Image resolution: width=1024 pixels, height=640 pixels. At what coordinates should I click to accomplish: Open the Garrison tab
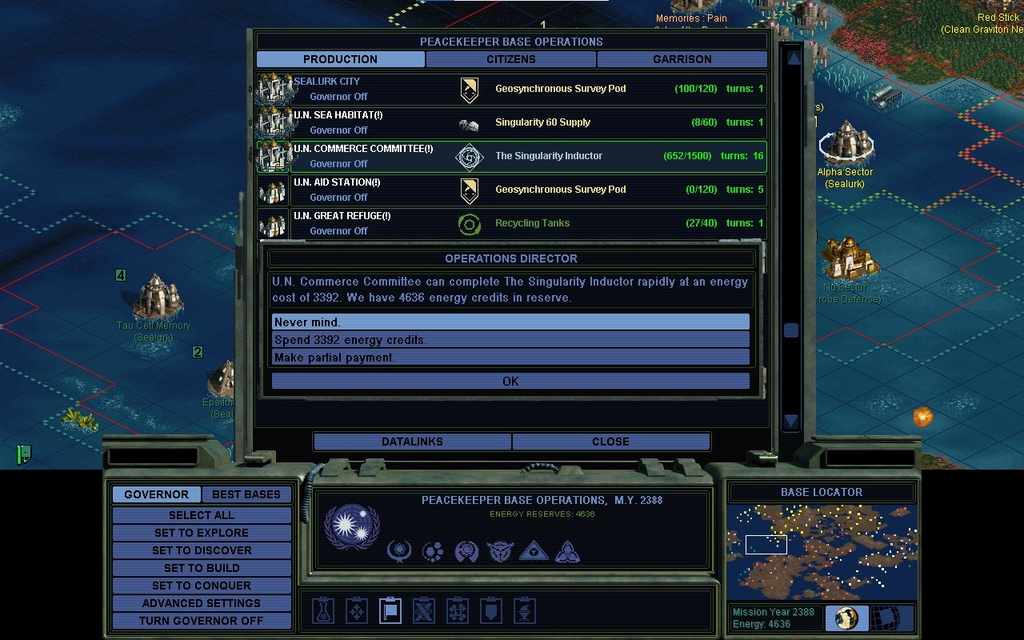682,59
